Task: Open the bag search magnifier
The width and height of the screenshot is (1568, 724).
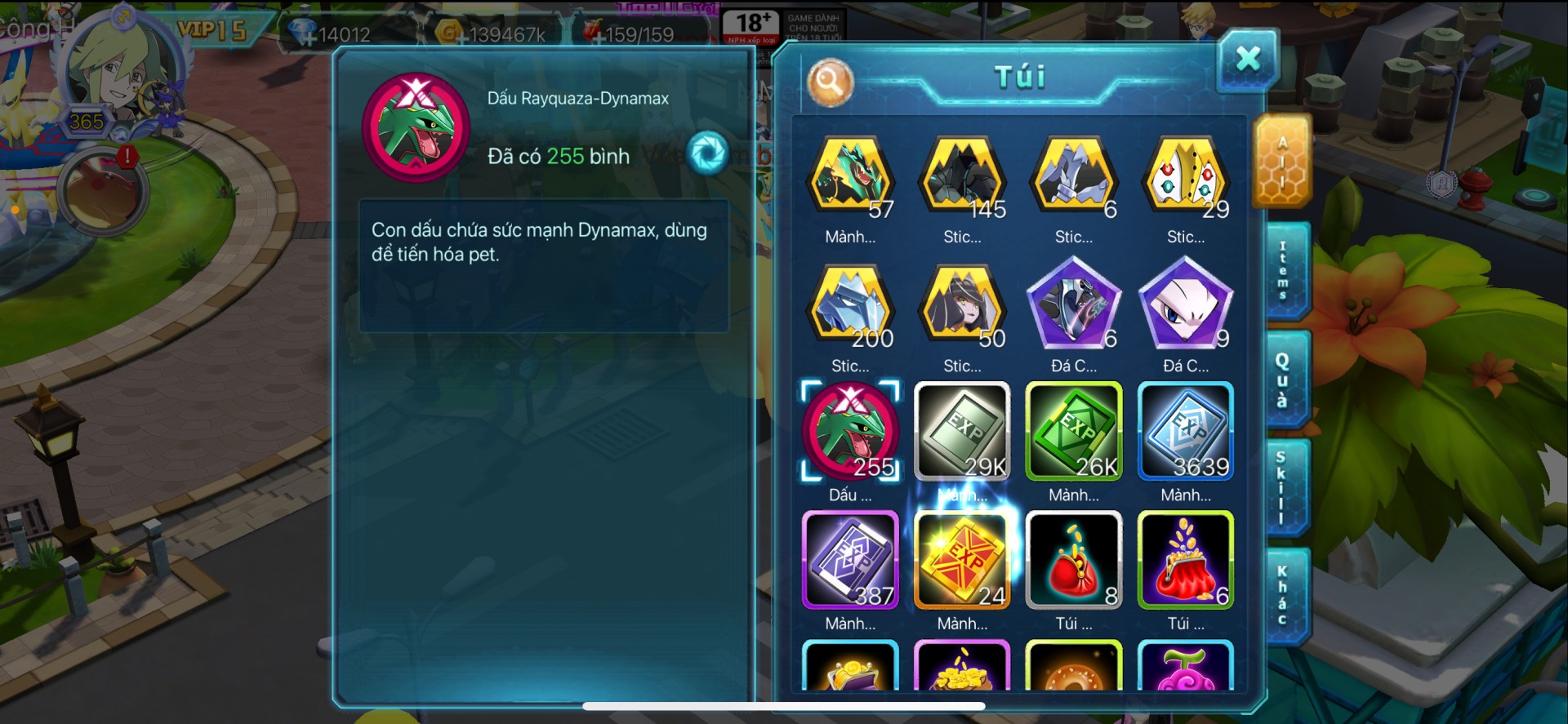Action: point(830,82)
